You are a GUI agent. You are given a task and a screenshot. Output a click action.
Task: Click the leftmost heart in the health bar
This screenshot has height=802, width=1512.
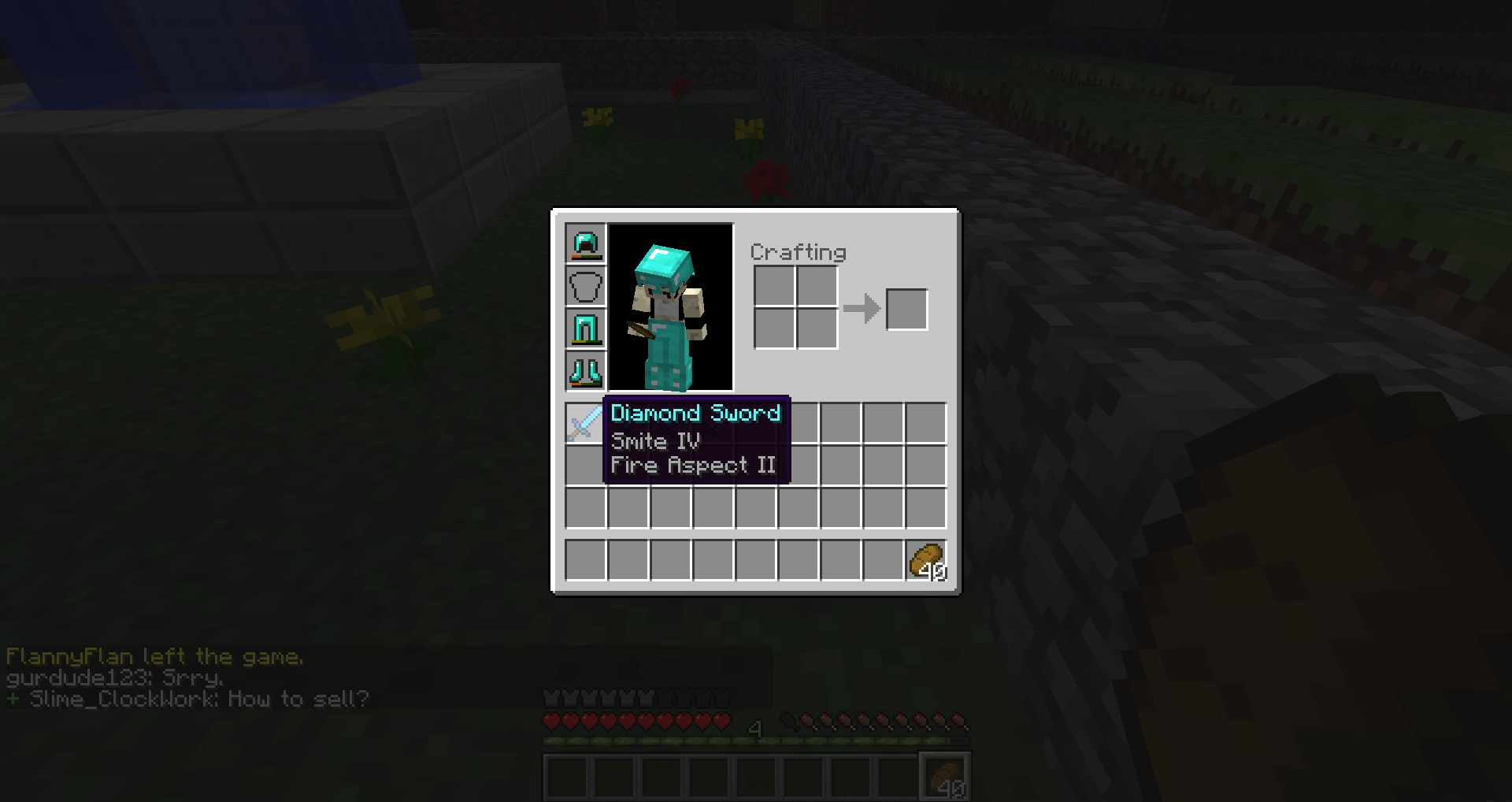pyautogui.click(x=552, y=719)
